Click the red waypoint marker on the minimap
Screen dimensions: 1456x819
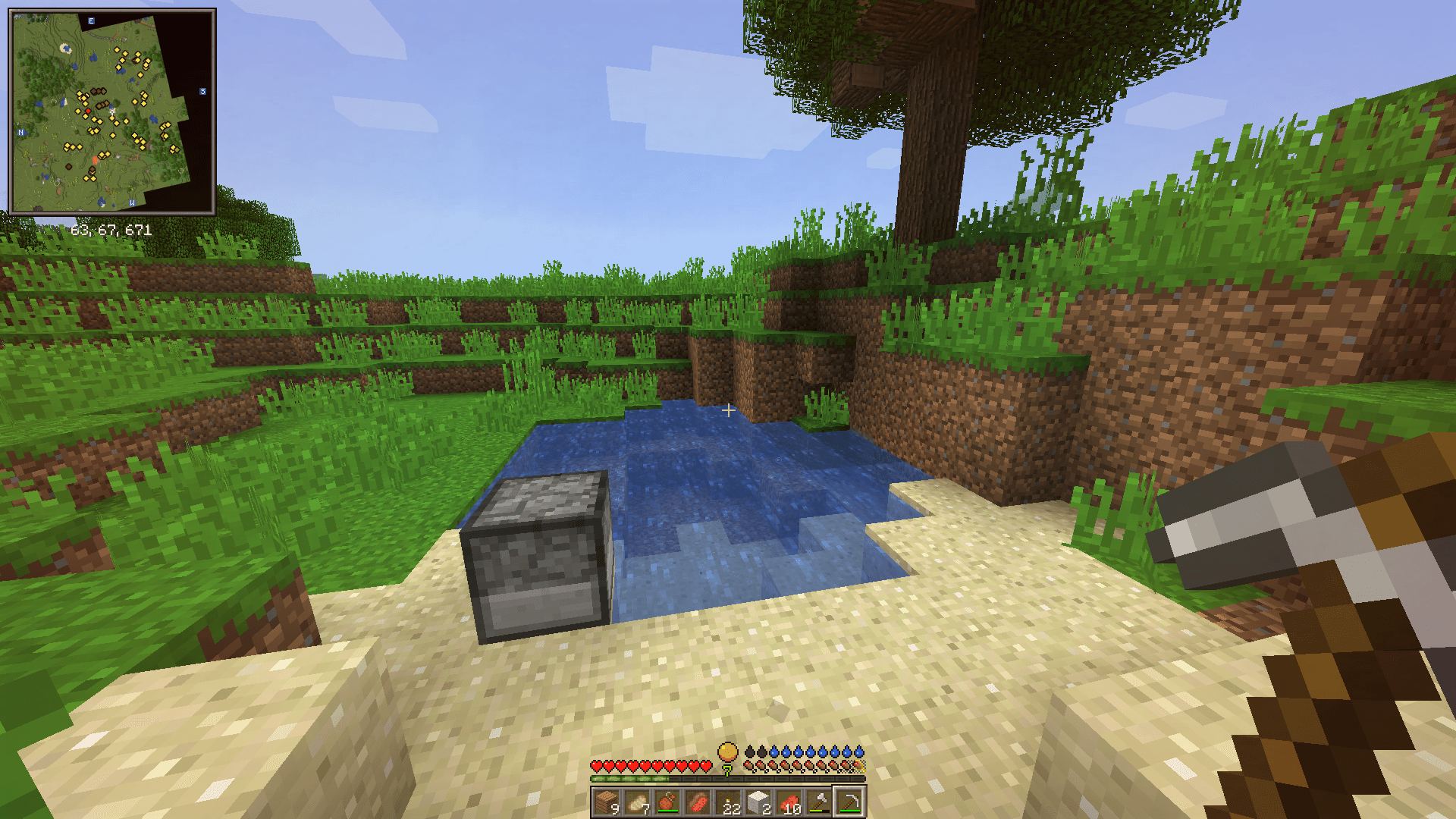(x=88, y=111)
